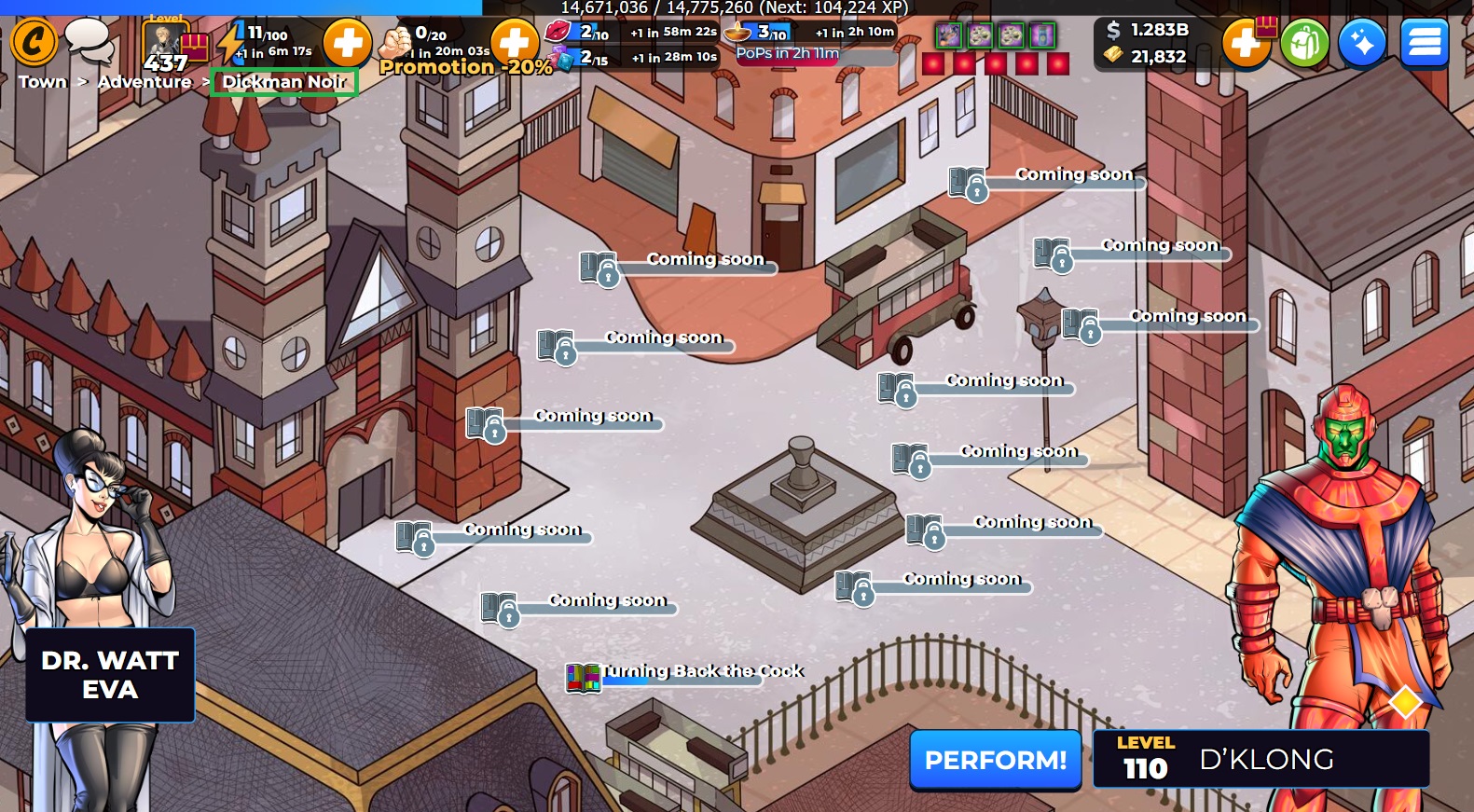Buy more currency with the chest plus button

point(1247,43)
